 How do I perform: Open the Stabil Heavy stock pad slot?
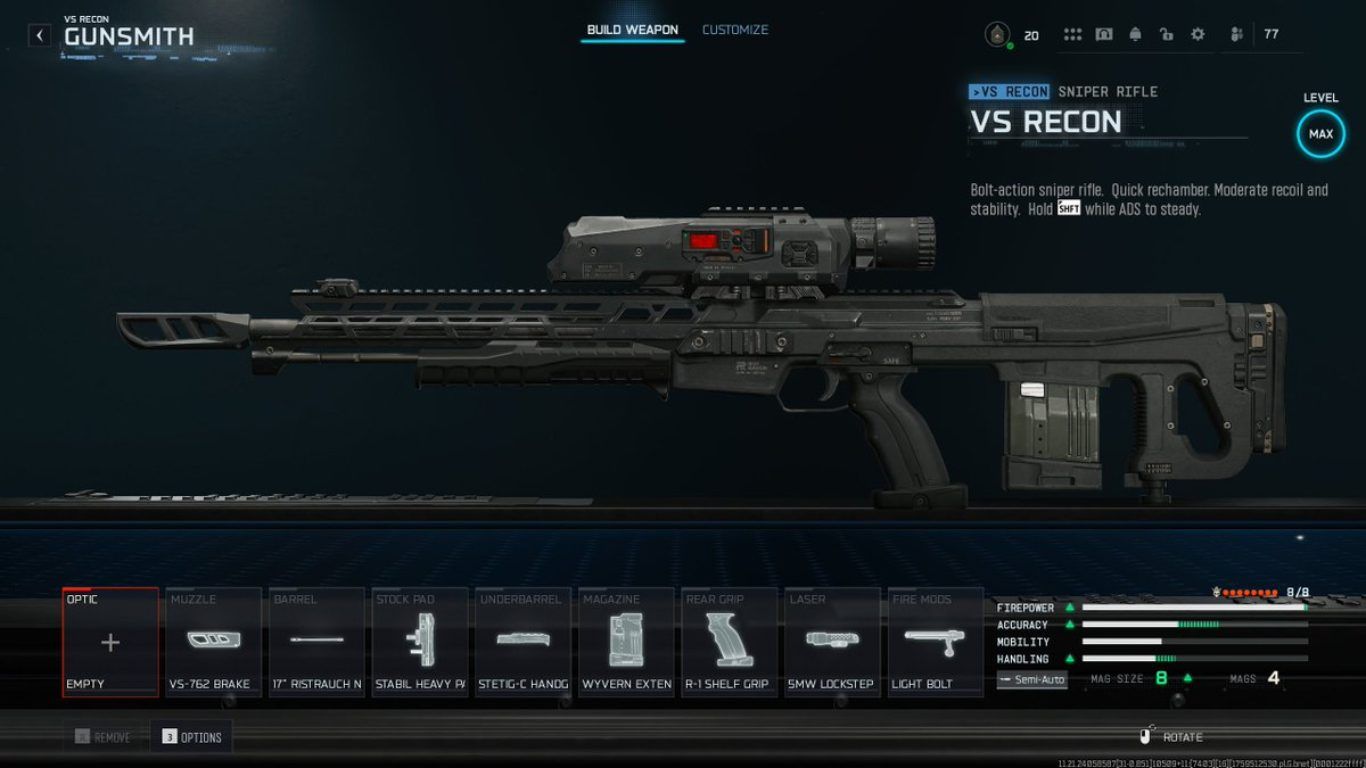[420, 642]
